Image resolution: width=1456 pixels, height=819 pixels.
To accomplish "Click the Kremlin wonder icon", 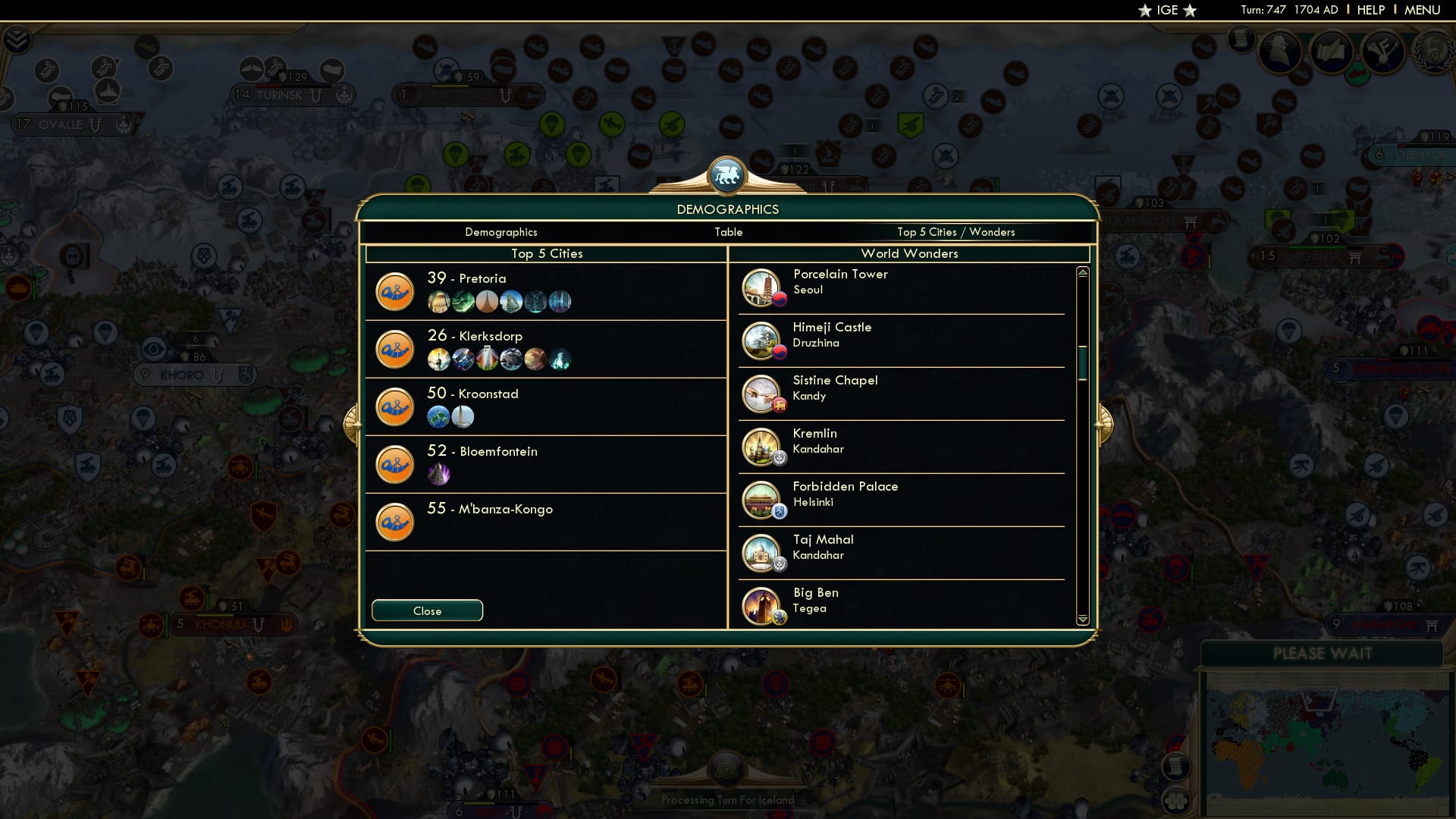I will (761, 447).
